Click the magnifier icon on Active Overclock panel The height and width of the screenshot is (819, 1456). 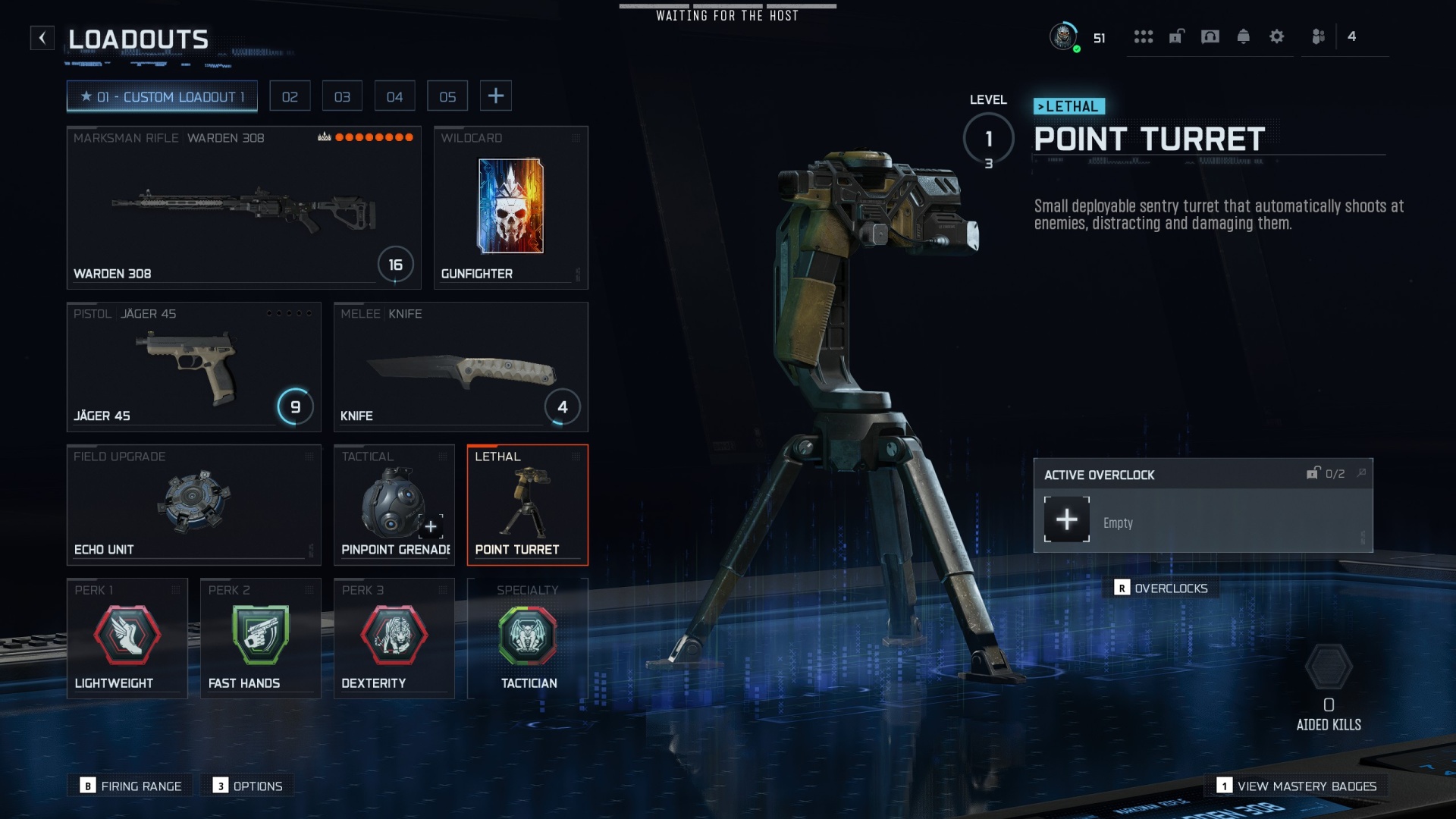coord(1363,472)
